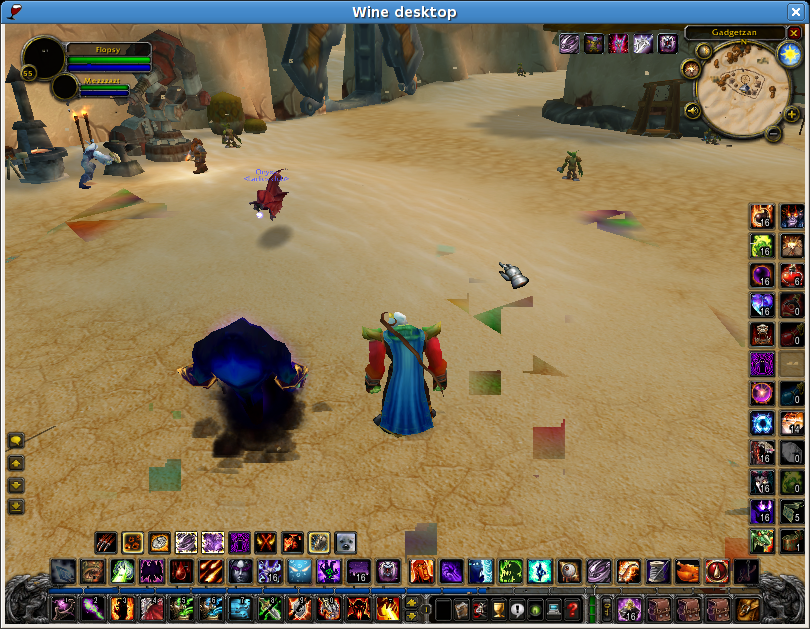Image resolution: width=810 pixels, height=629 pixels.
Task: Toggle the minimap speaker sound button
Action: click(691, 110)
